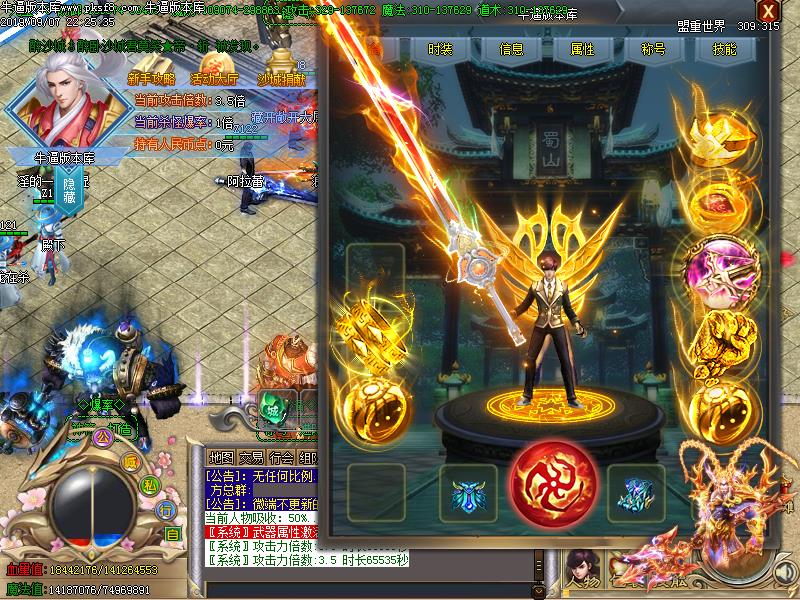Show the 属性 tab
Screen dimensions: 800x600
[581, 49]
